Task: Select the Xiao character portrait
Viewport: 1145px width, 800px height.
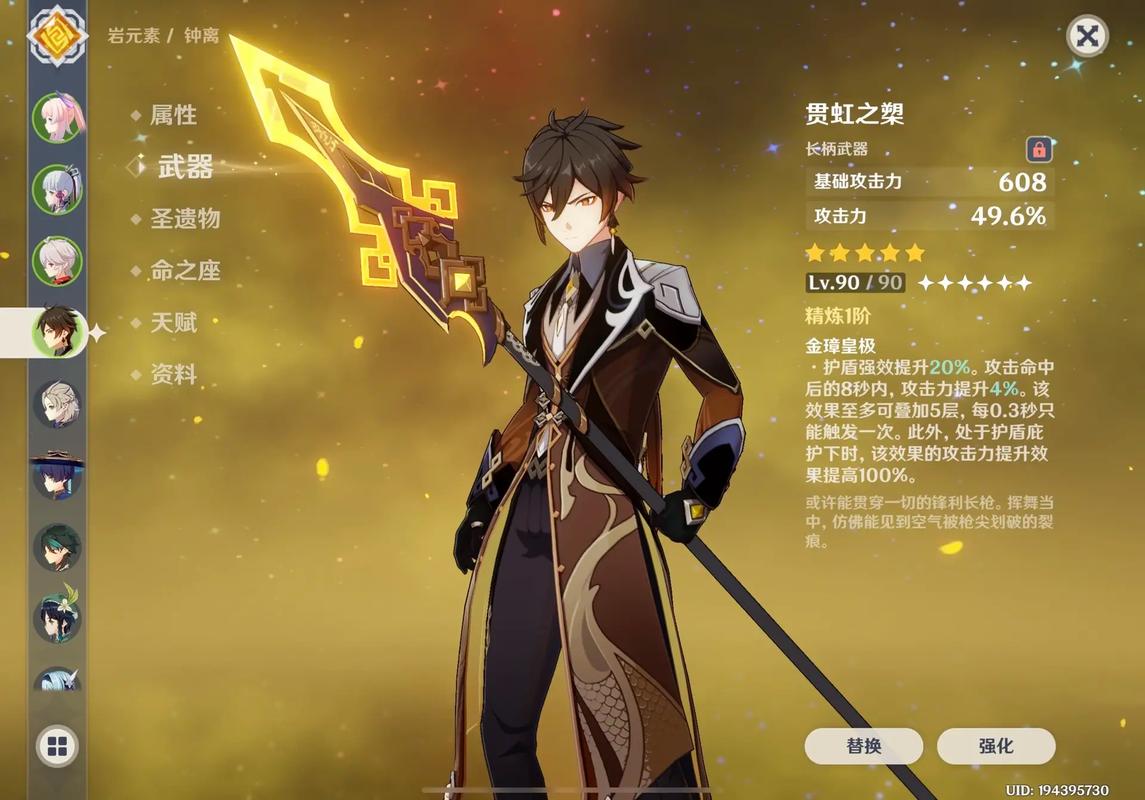Action: click(58, 547)
